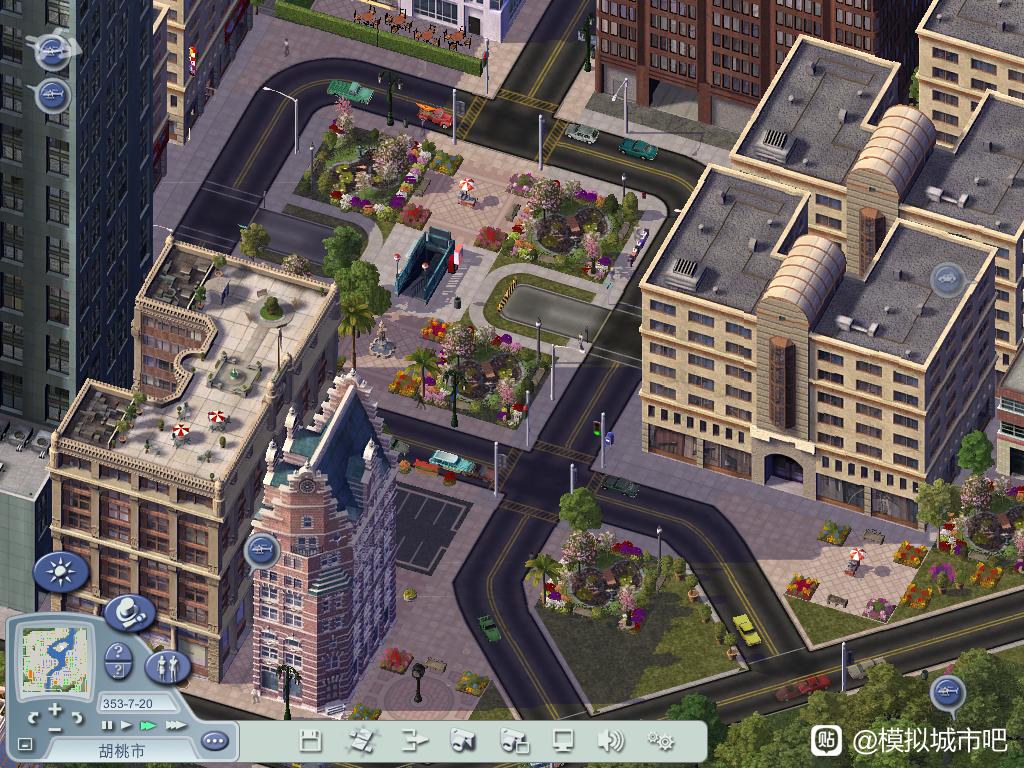Set simulation to normal play speed

coord(126,725)
